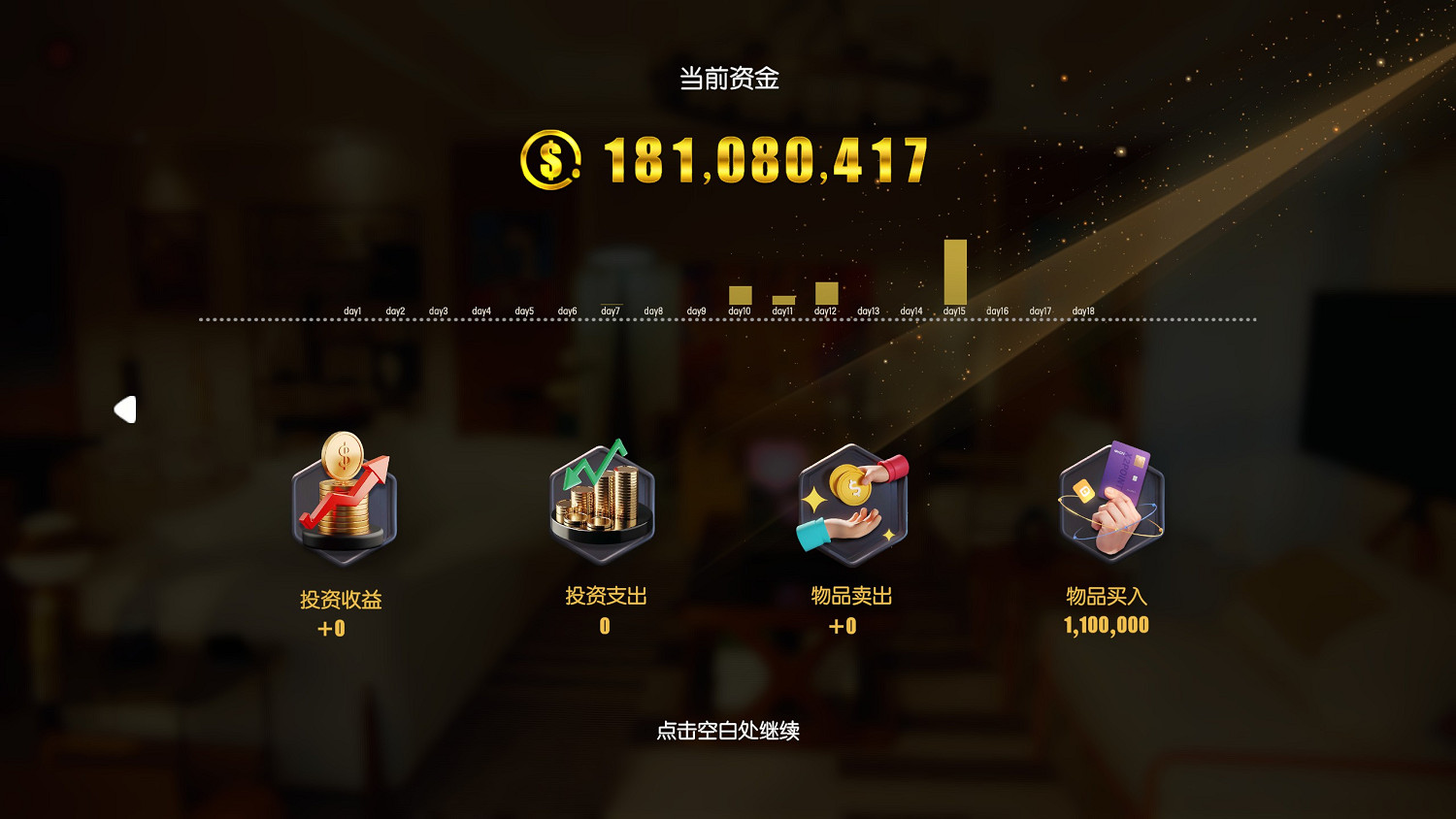Toggle the day15 chart bar highlight
1456x819 pixels.
pos(954,270)
